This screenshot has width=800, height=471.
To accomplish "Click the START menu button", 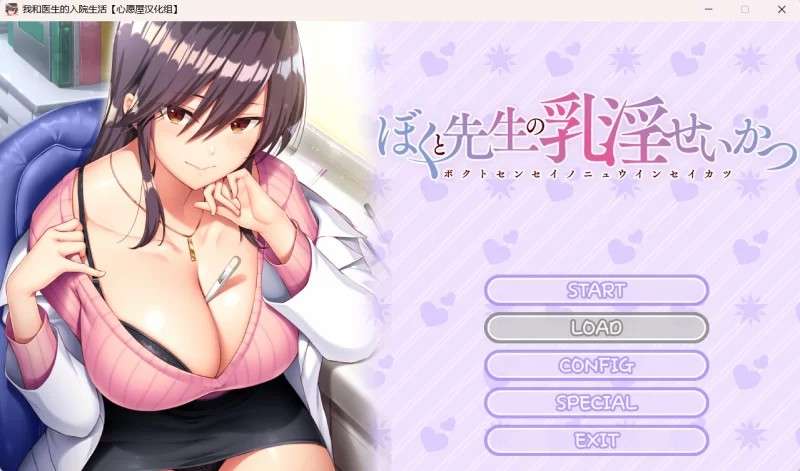I will pyautogui.click(x=596, y=291).
